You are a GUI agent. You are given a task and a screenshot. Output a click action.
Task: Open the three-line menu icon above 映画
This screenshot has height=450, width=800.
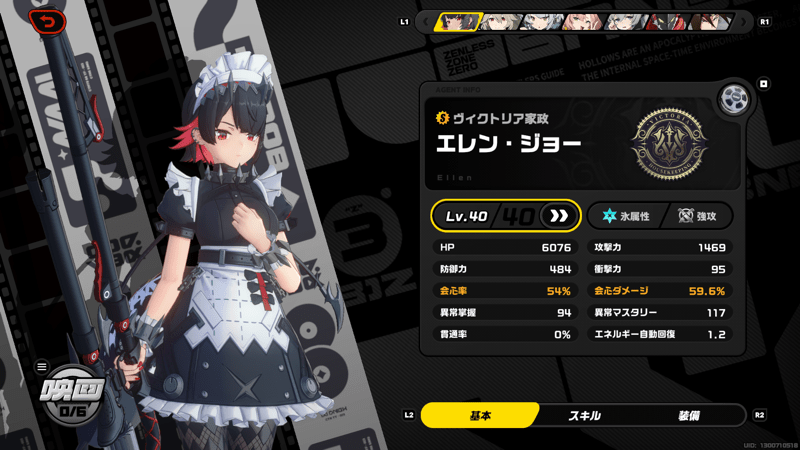42,367
